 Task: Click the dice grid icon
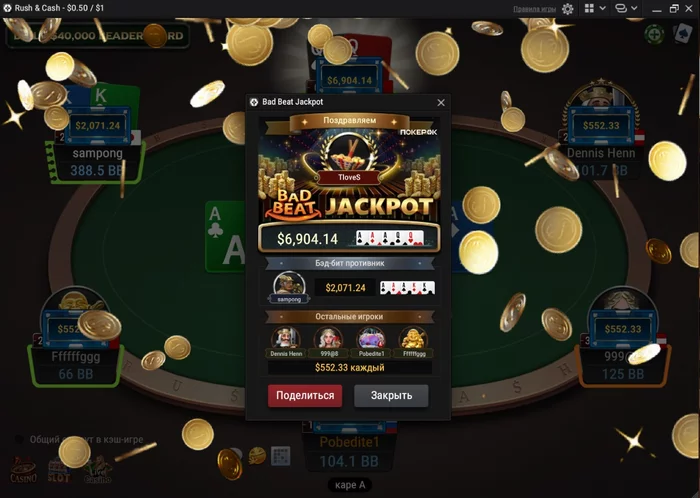[281, 456]
